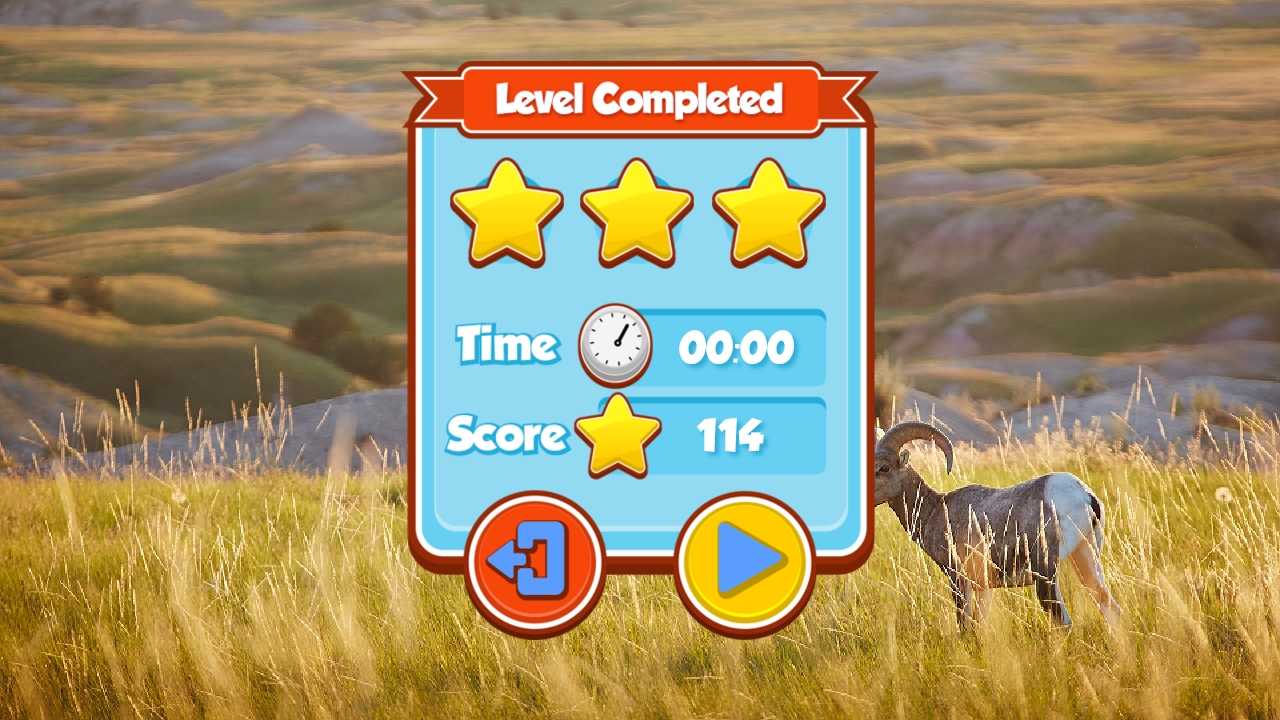
Task: Click the stopwatch timer icon
Action: coord(613,345)
